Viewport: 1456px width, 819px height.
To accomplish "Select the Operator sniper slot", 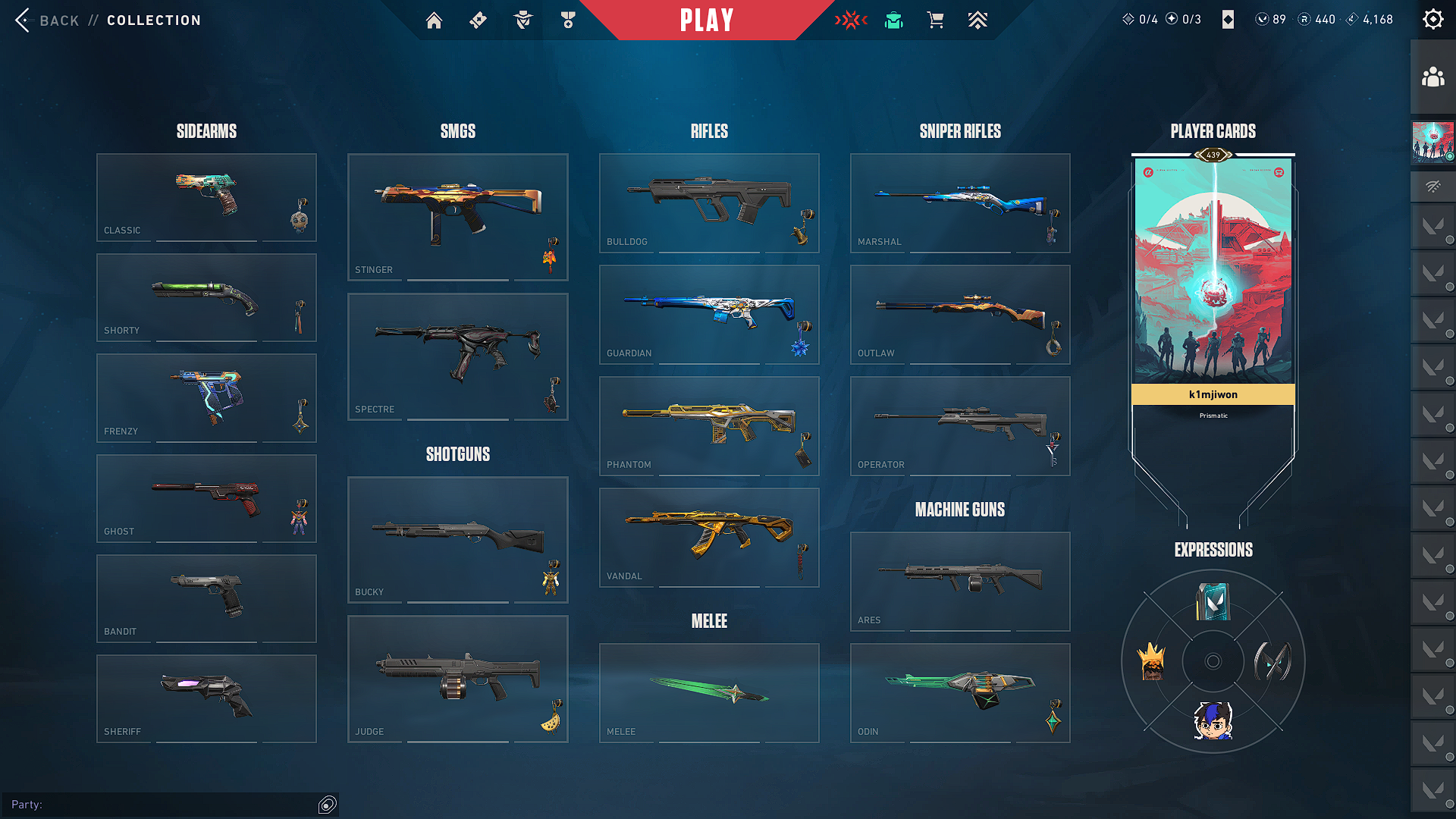I will click(x=960, y=425).
